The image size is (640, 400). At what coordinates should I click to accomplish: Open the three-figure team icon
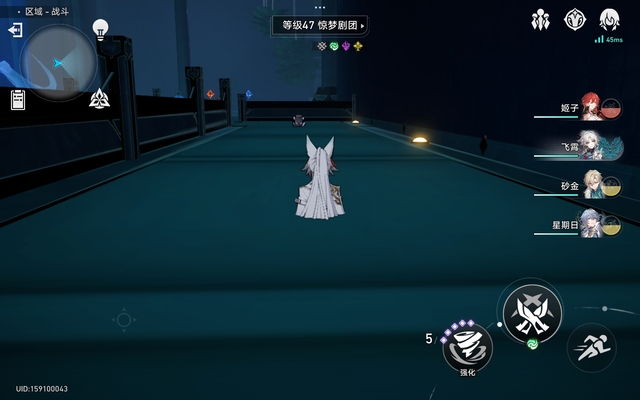(x=541, y=19)
